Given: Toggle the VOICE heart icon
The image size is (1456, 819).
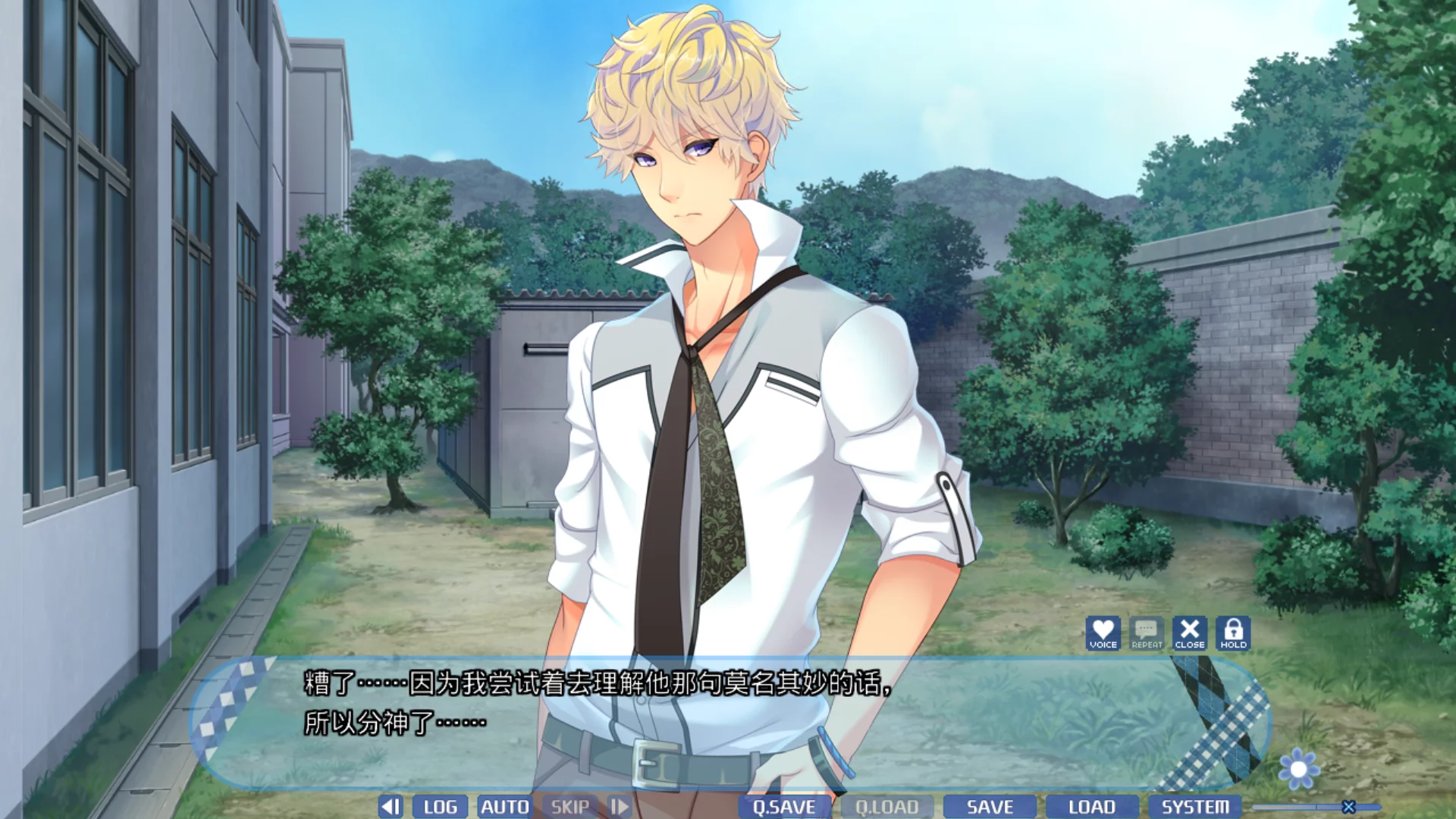Looking at the screenshot, I should (1103, 633).
